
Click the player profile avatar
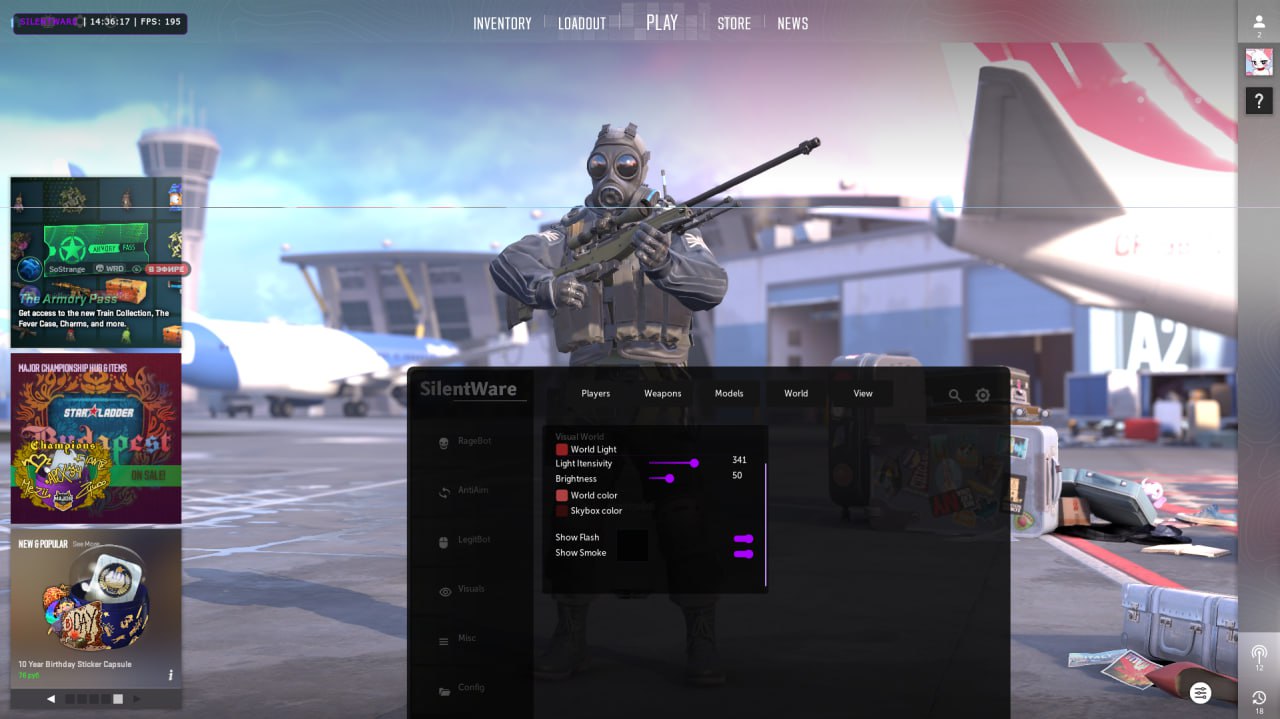(1259, 62)
